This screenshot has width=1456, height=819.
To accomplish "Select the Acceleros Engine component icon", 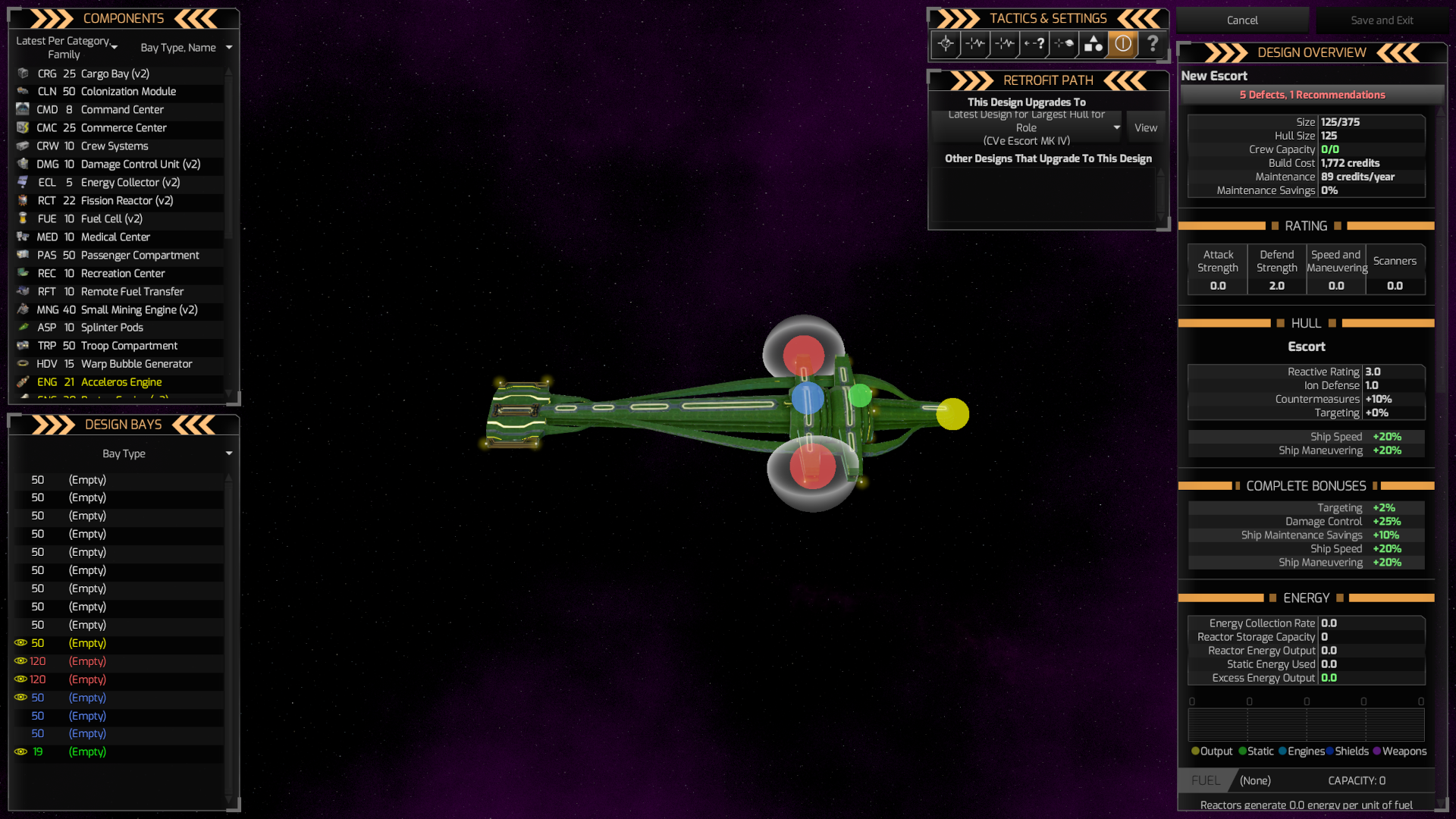I will point(22,382).
